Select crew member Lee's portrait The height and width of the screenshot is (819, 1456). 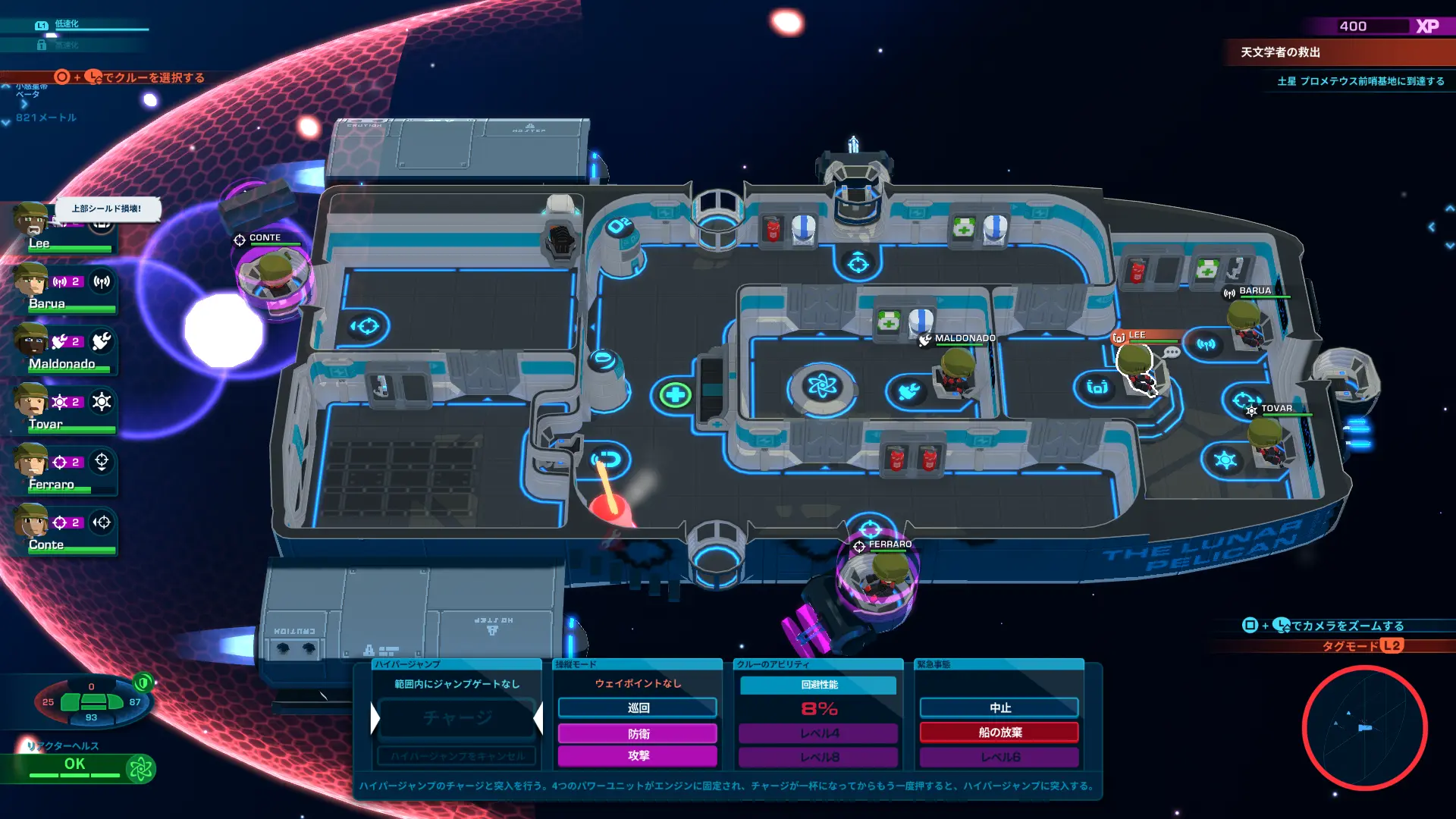(32, 221)
